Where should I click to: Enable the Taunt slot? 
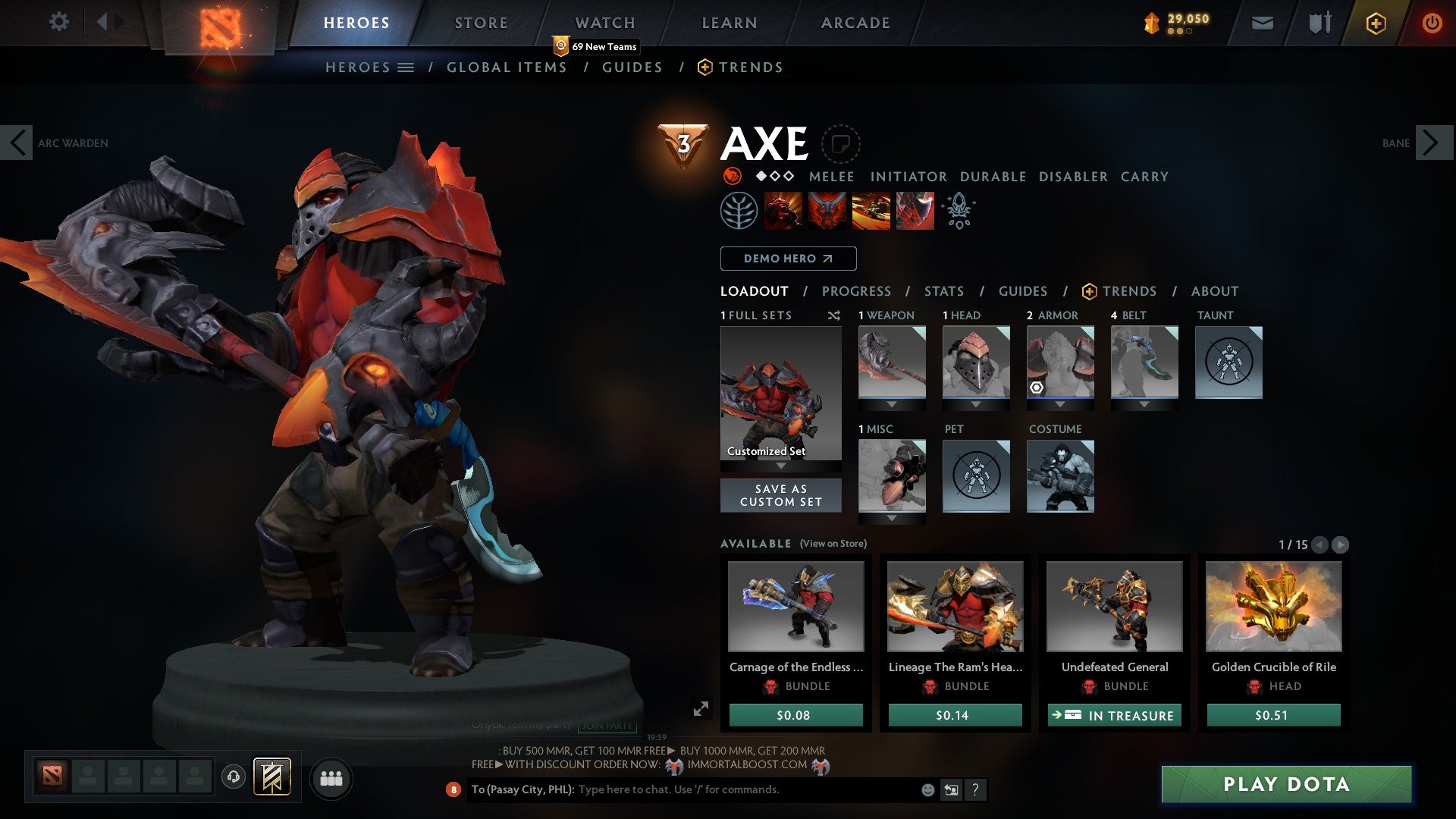click(x=1228, y=362)
